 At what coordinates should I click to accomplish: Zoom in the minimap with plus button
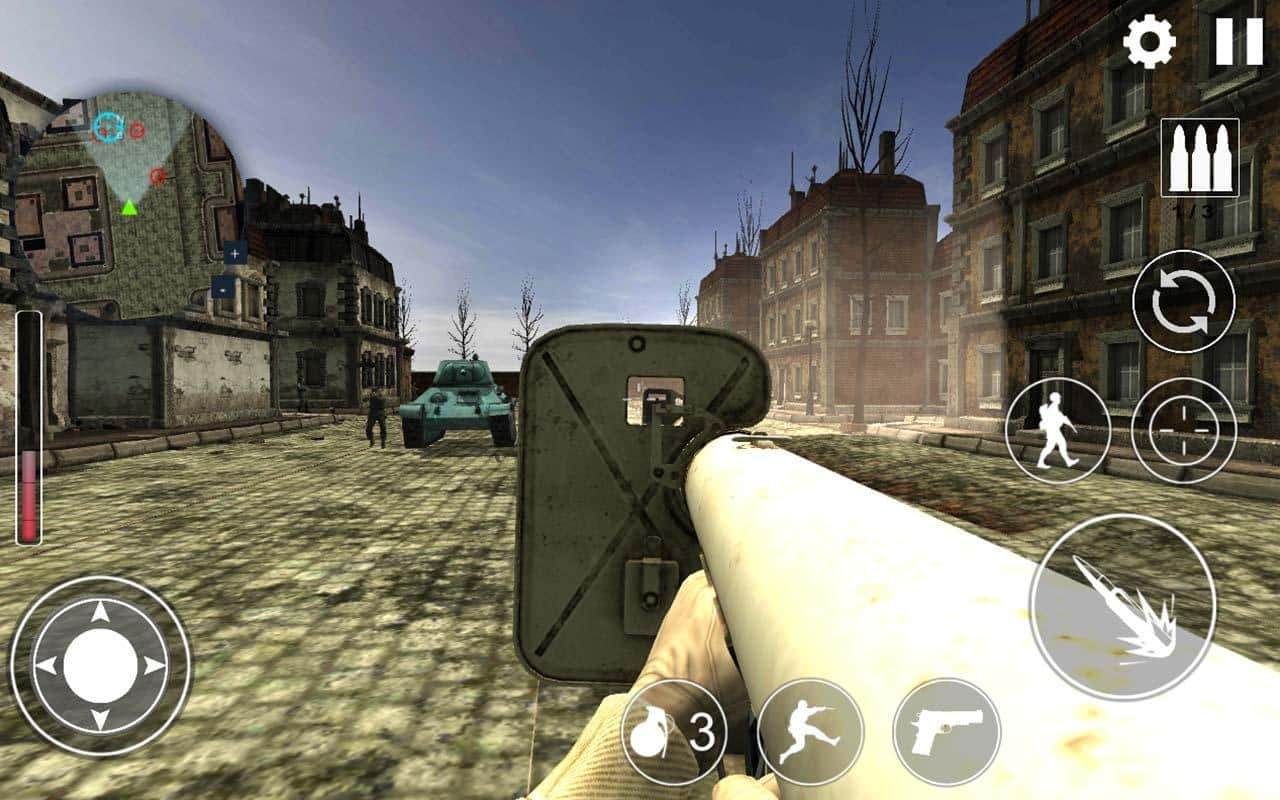tap(235, 253)
